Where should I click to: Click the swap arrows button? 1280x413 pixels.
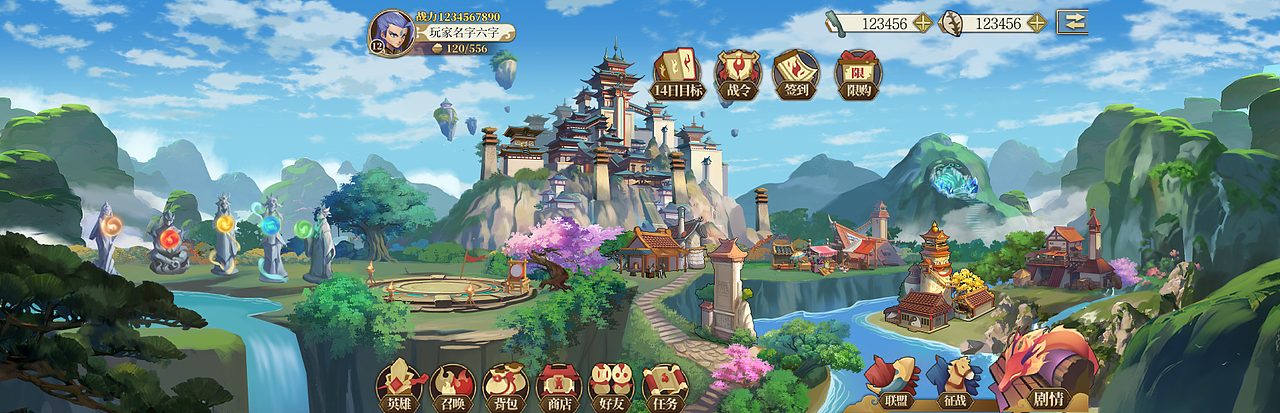[1072, 22]
